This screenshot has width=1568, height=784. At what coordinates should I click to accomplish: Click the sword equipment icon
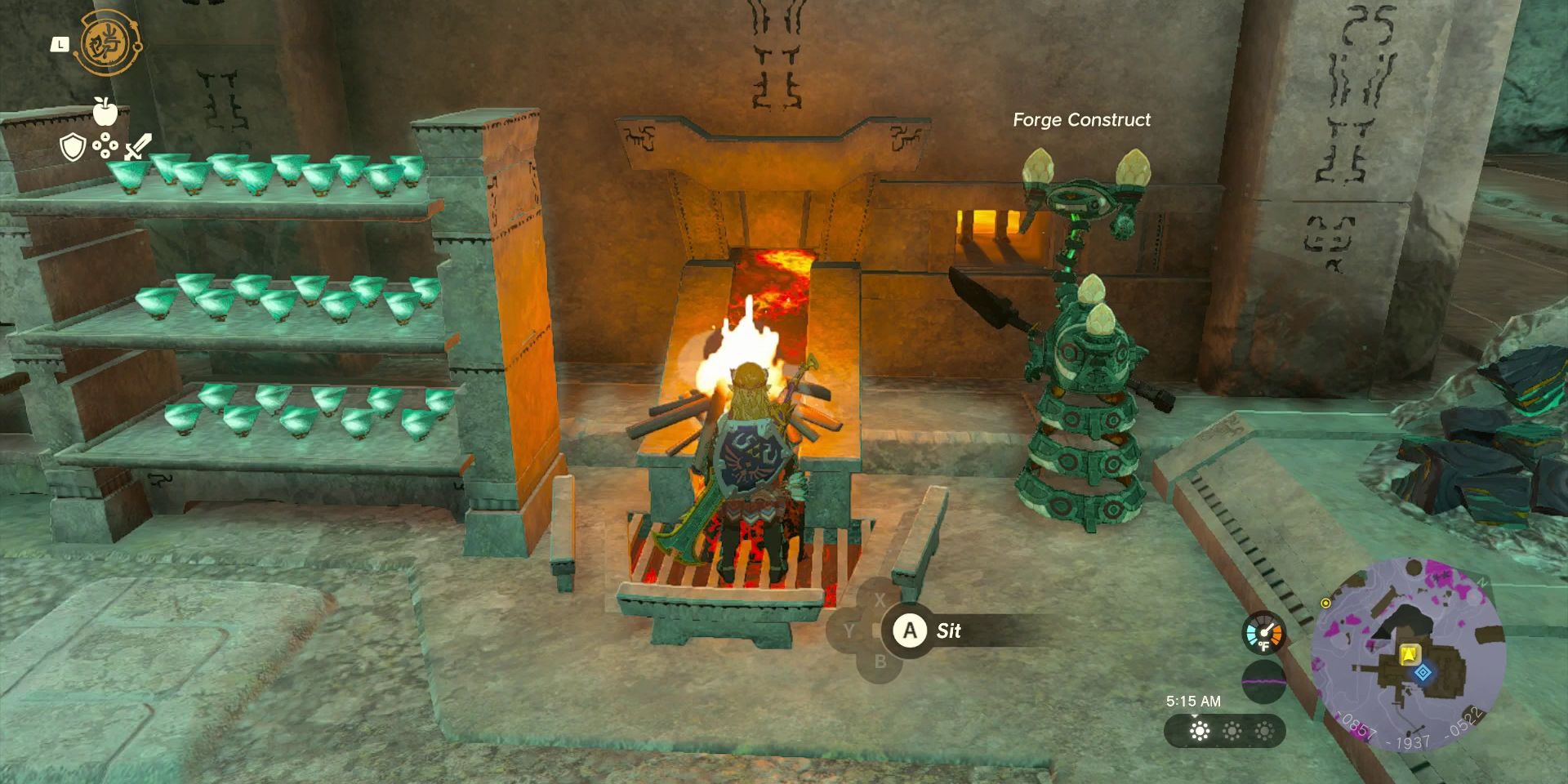(x=139, y=146)
